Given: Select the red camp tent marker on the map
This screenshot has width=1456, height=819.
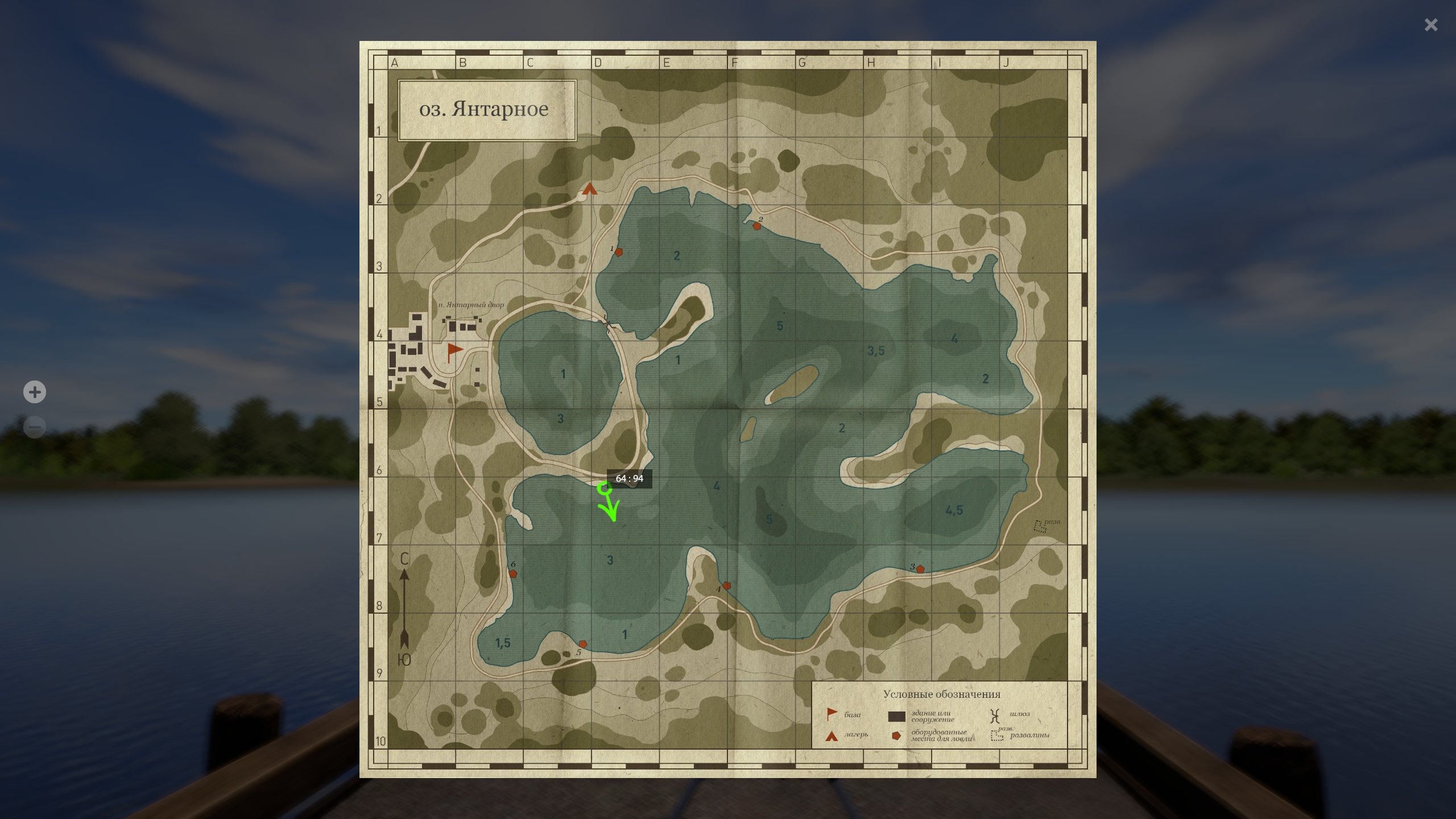Looking at the screenshot, I should 590,189.
